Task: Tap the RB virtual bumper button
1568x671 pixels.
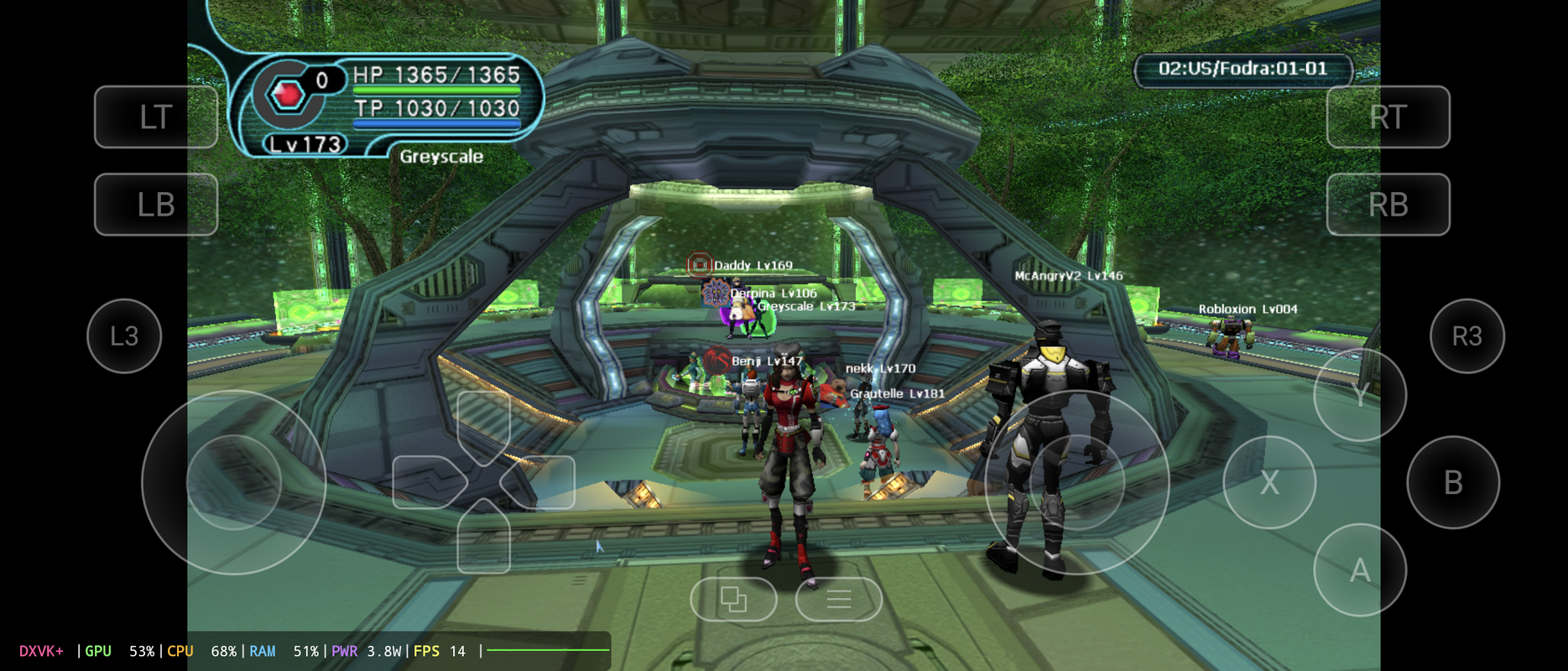Action: click(x=1388, y=204)
